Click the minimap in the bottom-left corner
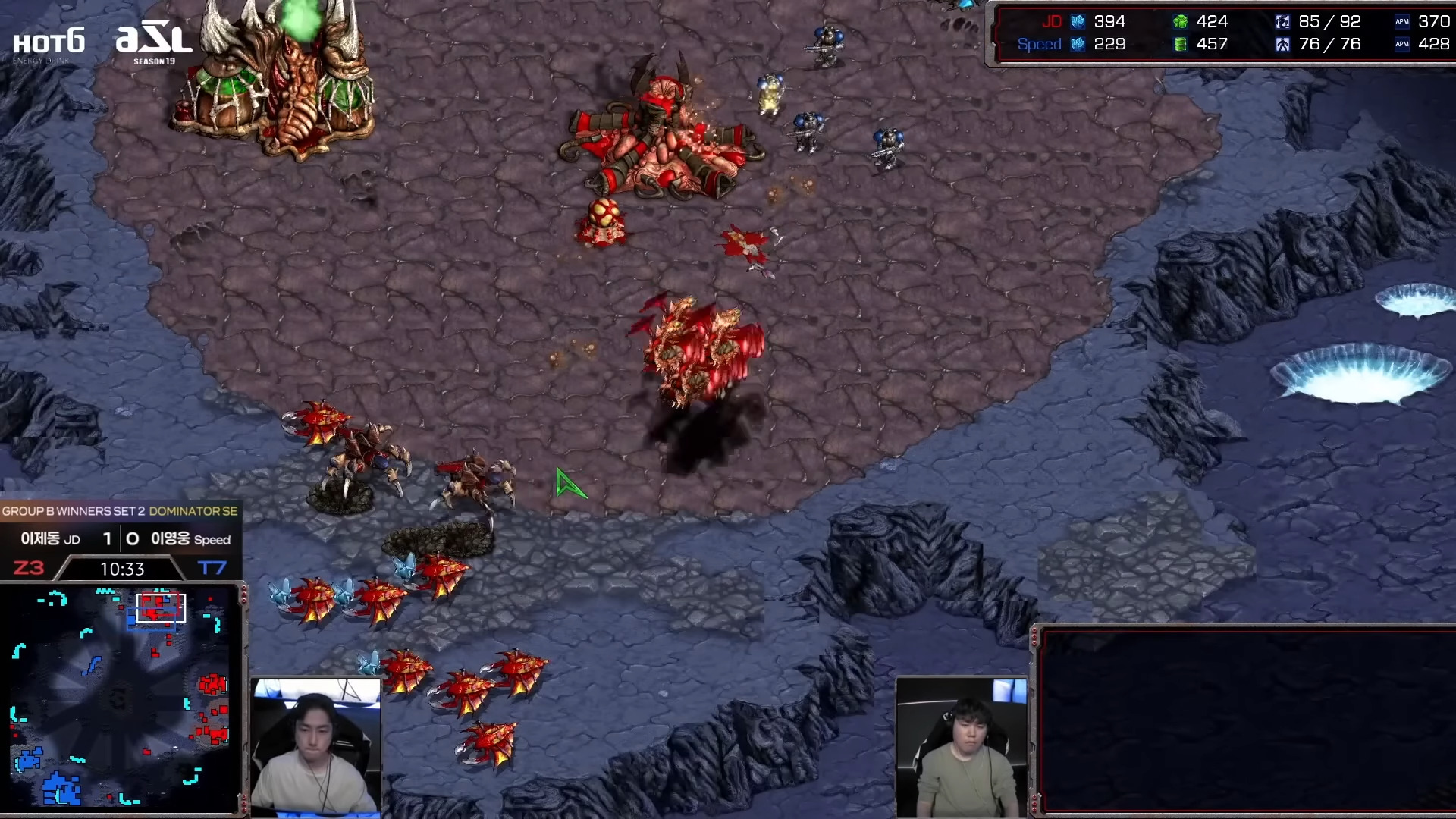The height and width of the screenshot is (819, 1456). click(x=121, y=696)
